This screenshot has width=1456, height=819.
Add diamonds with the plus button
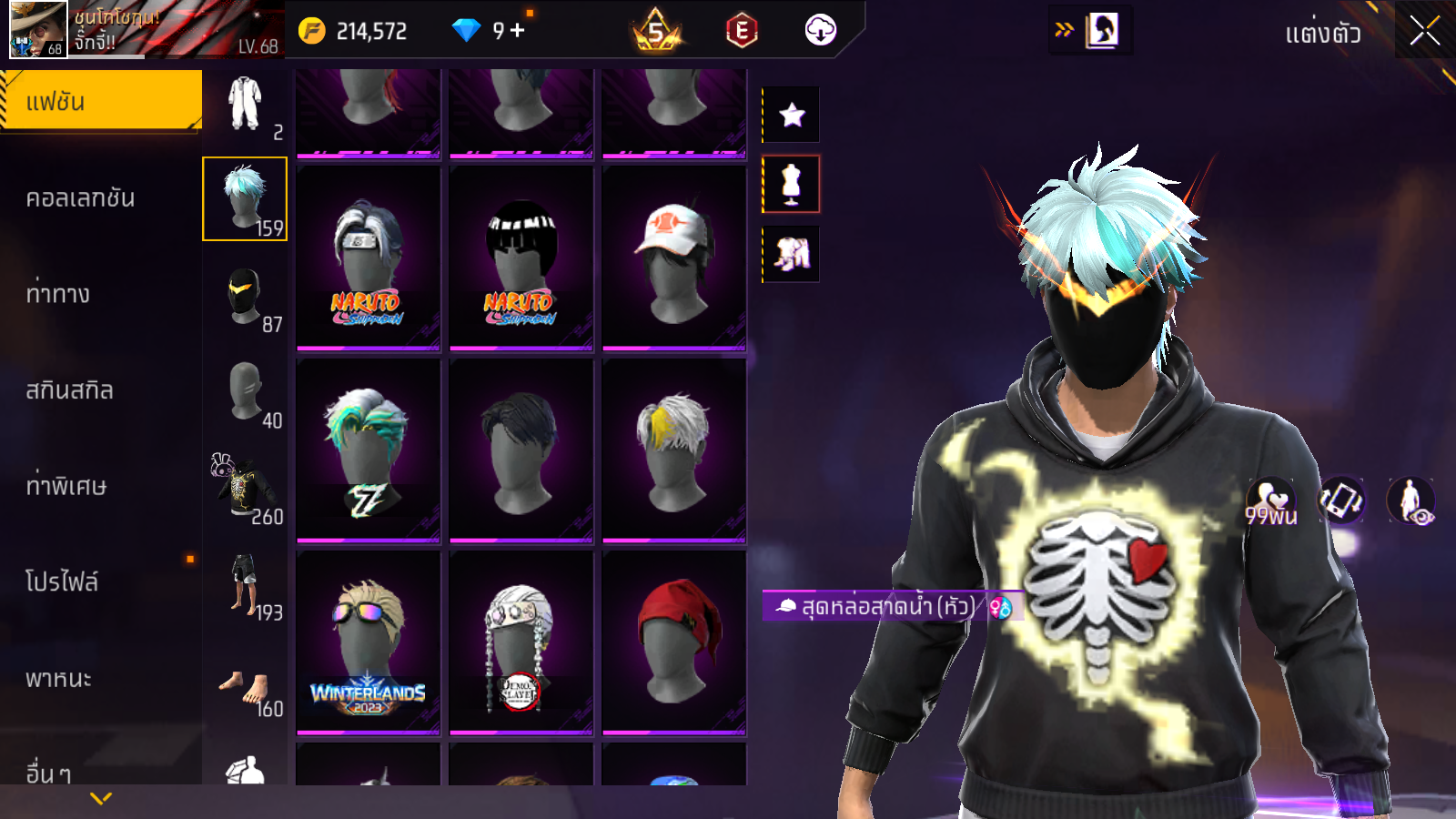[518, 30]
